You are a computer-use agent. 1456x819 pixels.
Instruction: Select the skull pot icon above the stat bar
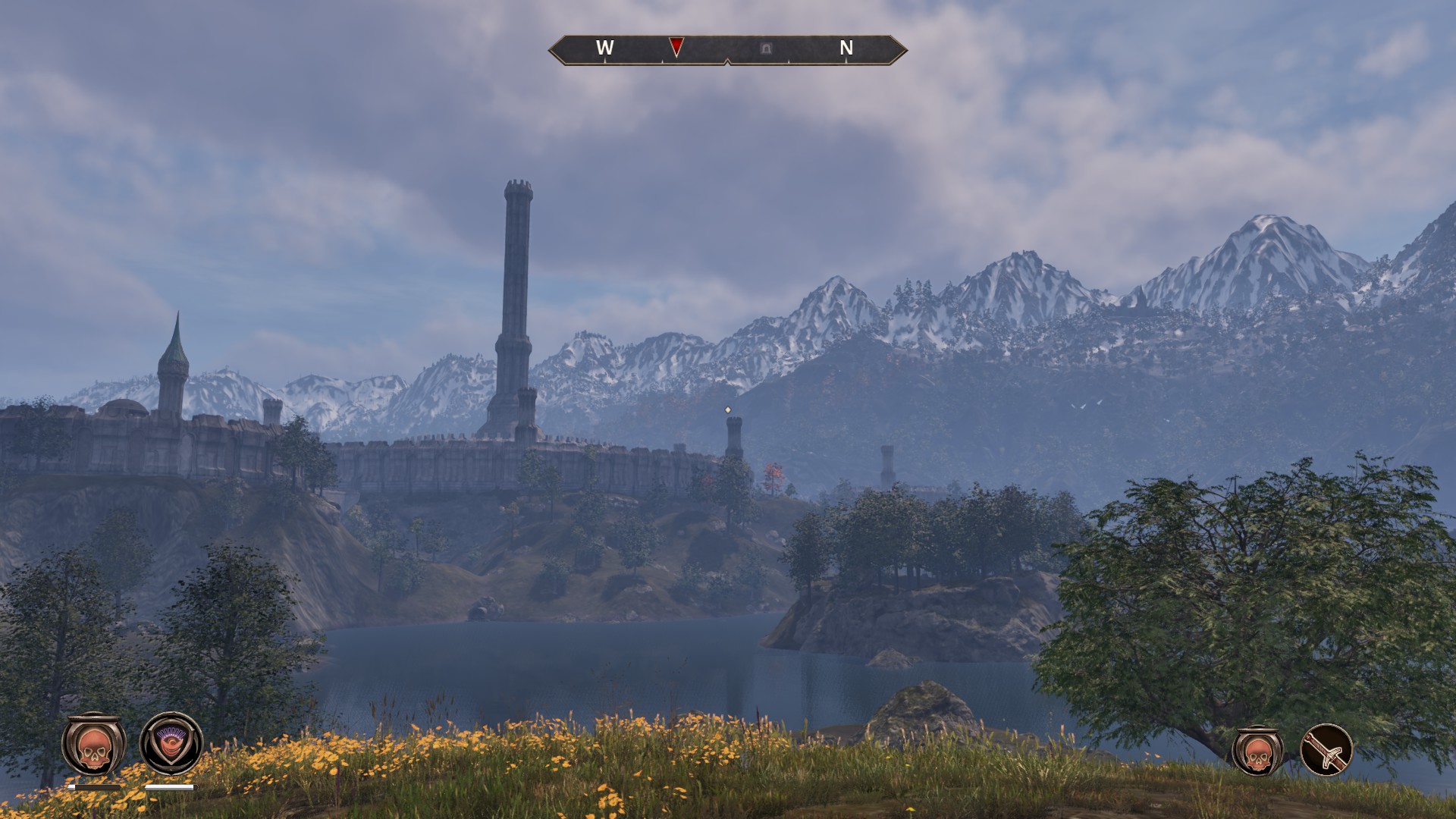pos(93,745)
